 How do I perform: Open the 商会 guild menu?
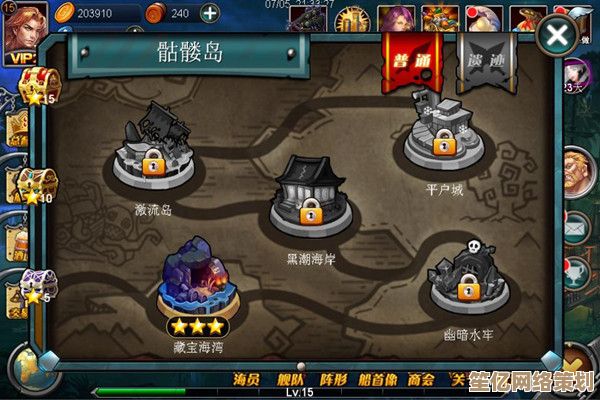(423, 379)
